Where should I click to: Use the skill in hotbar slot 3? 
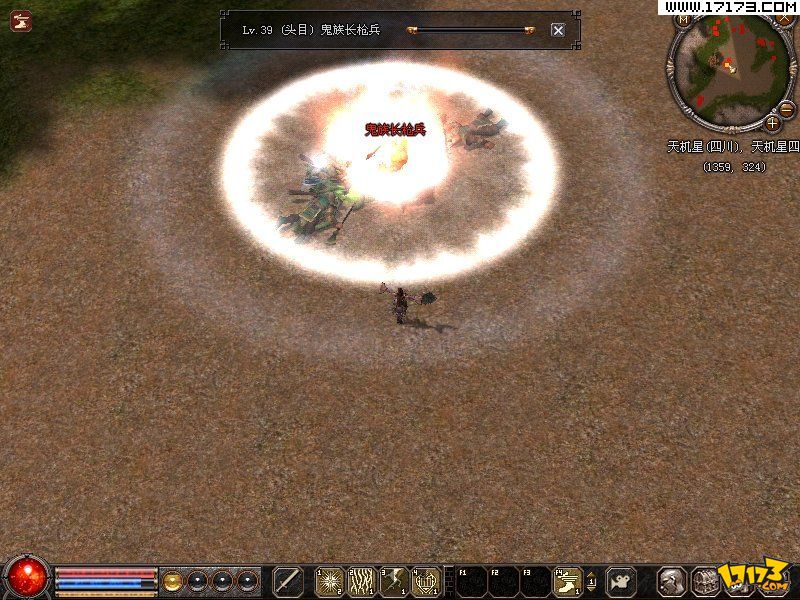393,581
